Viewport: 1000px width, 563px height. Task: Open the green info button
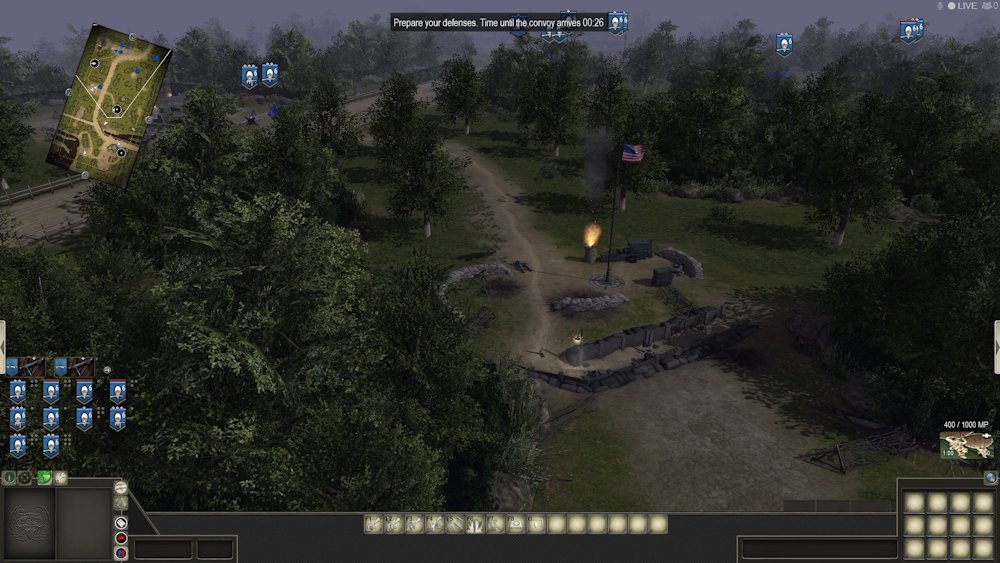point(10,478)
